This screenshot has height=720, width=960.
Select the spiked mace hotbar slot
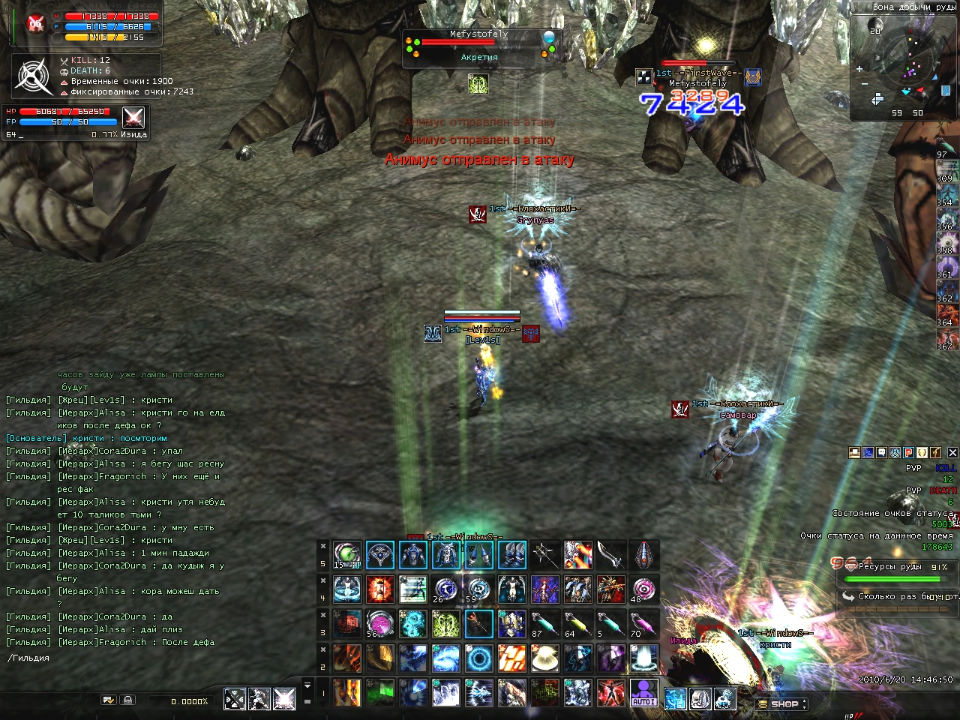click(x=545, y=554)
